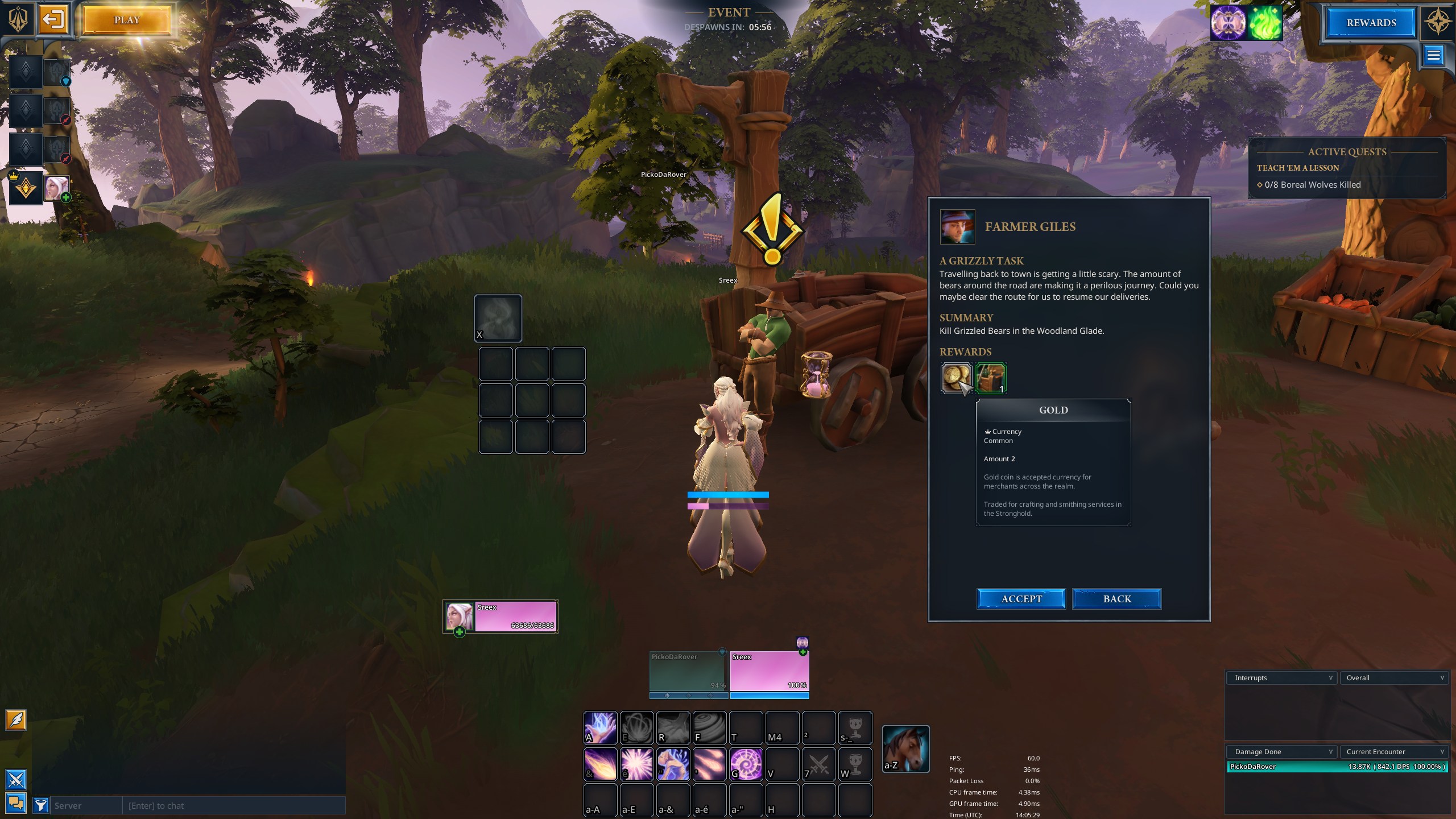Open the compass map icon
The height and width of the screenshot is (819, 1456).
point(1437,22)
